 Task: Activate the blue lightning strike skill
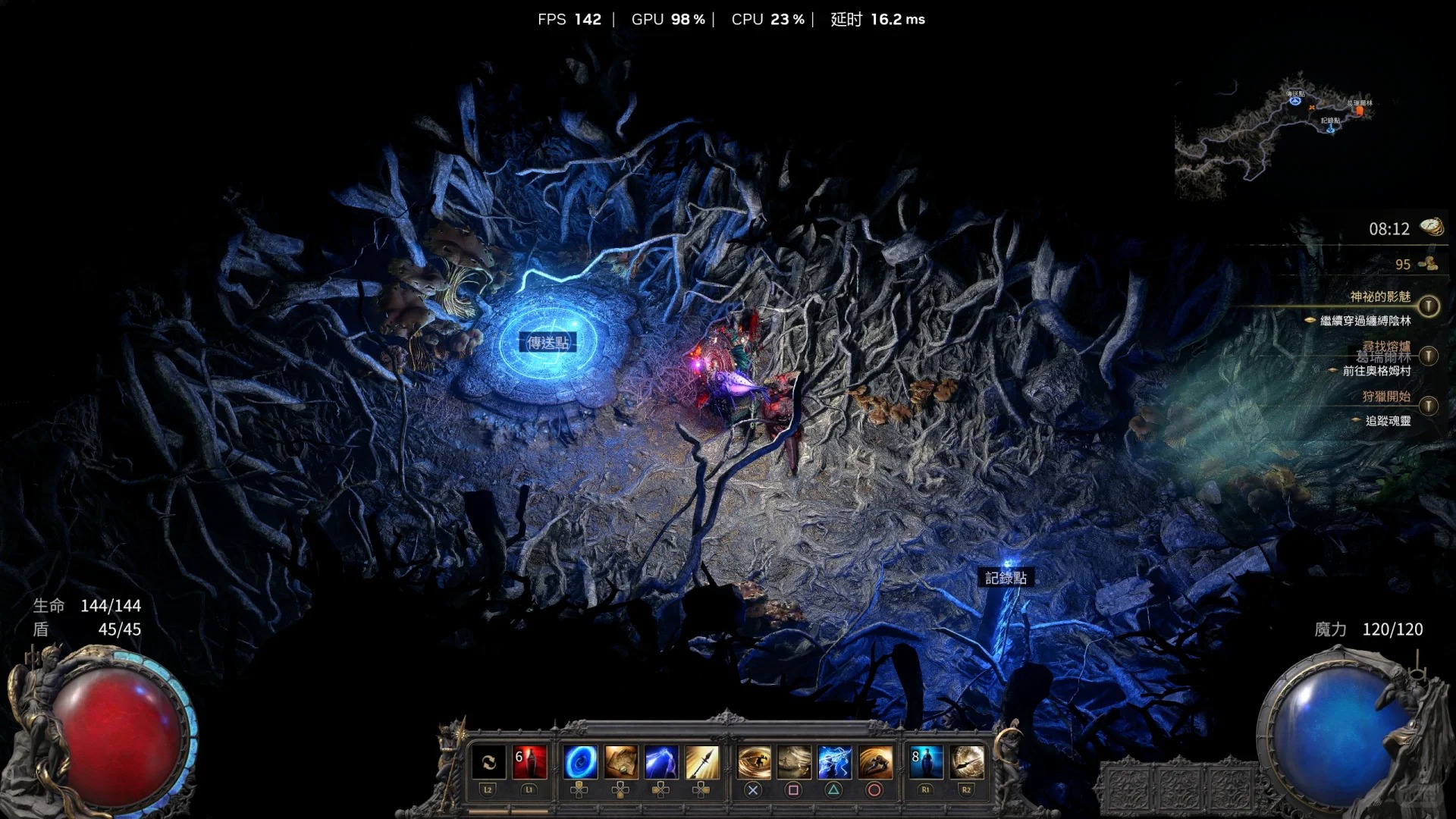point(661,762)
